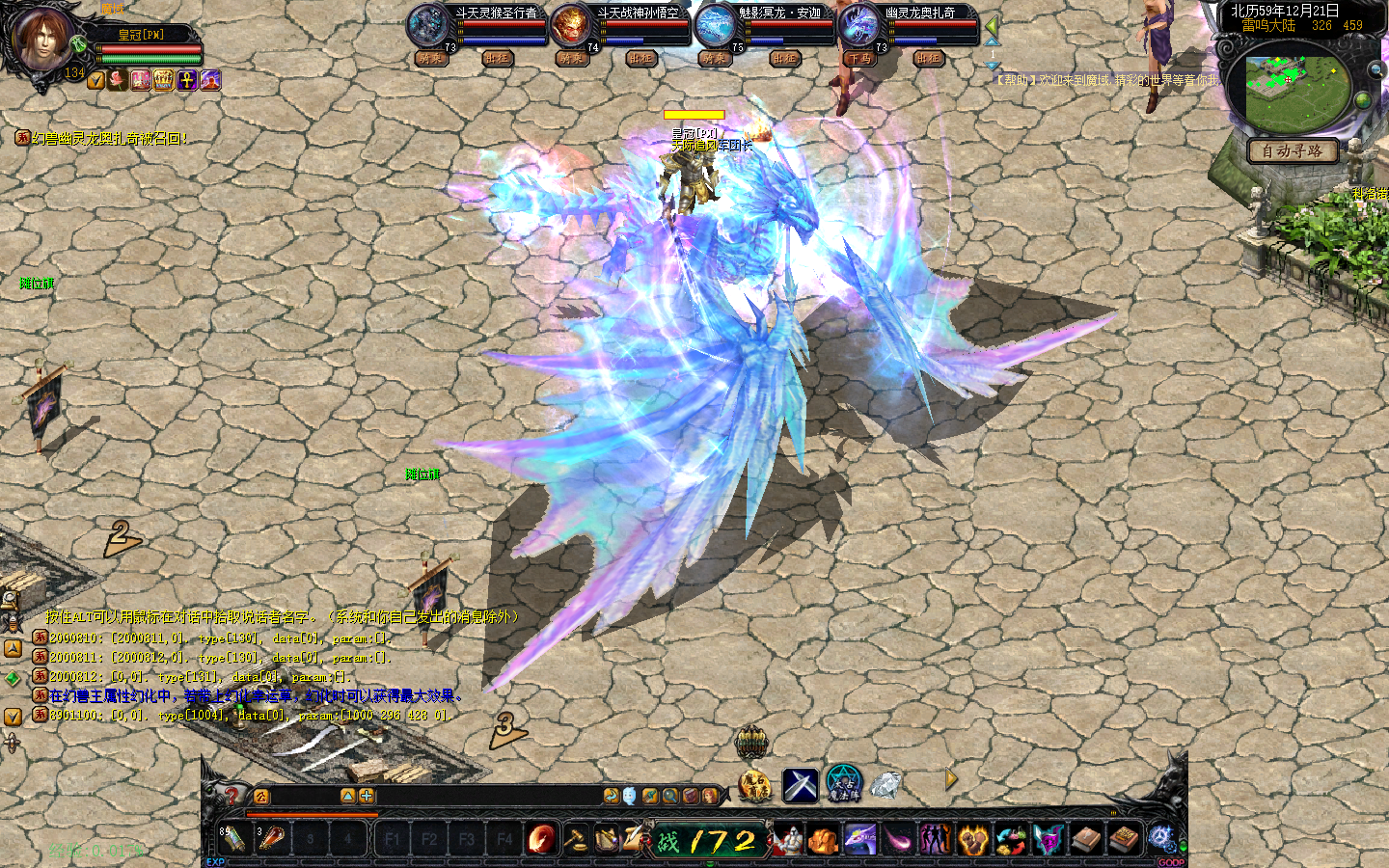Image resolution: width=1389 pixels, height=868 pixels.
Task: Click the white diamond icon
Action: (x=885, y=785)
